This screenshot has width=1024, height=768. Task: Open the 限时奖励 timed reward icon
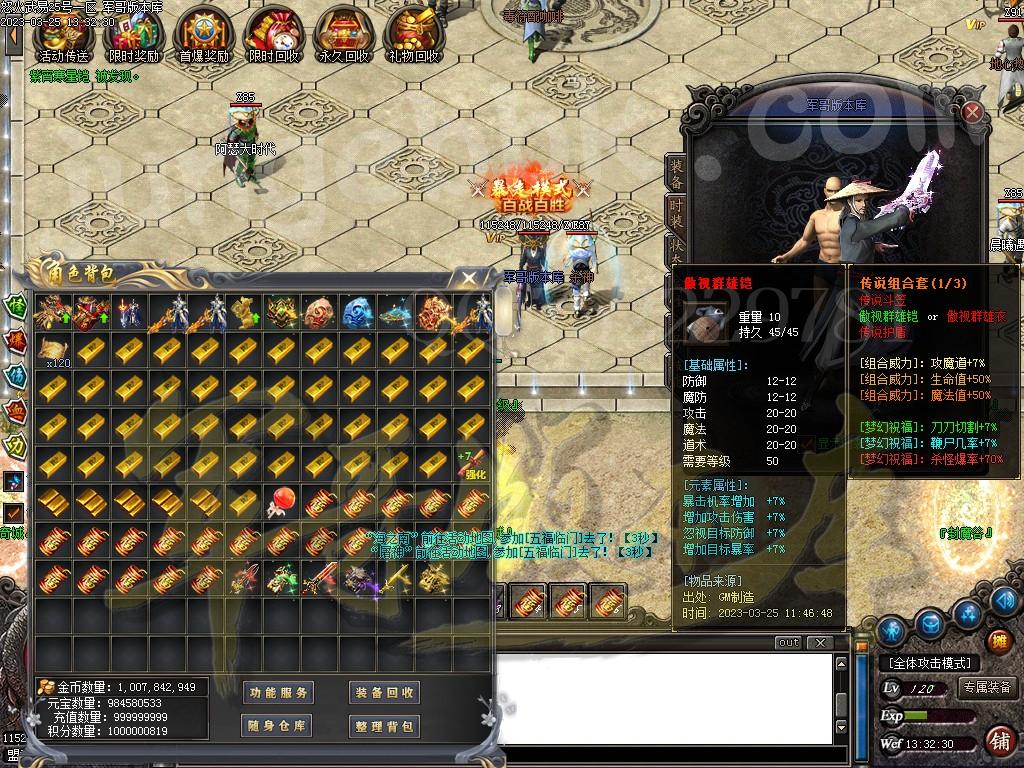132,33
